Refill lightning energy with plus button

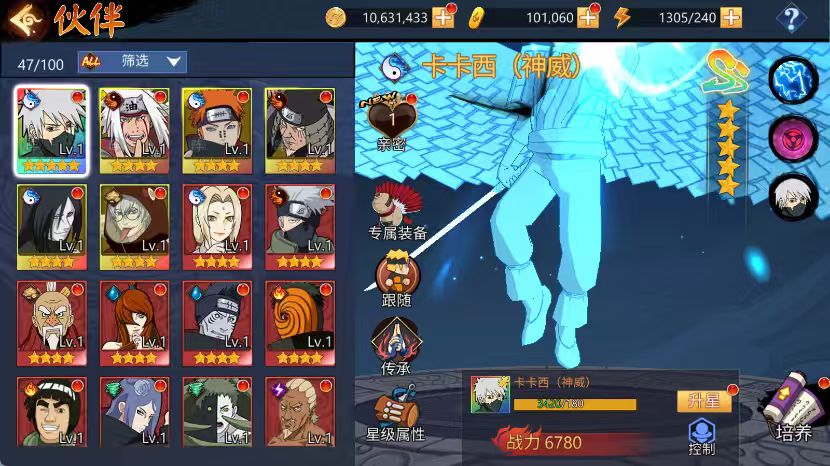point(731,17)
